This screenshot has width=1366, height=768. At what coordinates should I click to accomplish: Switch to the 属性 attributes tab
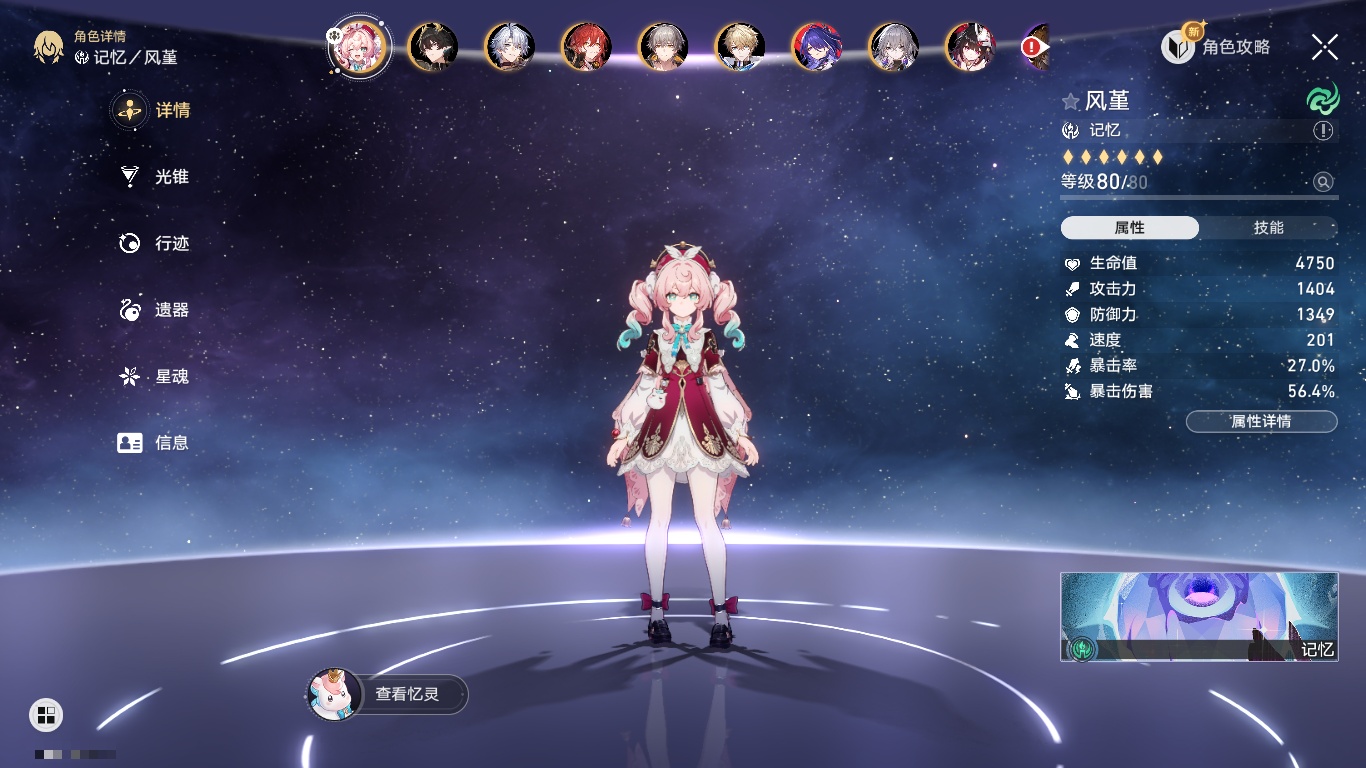click(x=1130, y=228)
